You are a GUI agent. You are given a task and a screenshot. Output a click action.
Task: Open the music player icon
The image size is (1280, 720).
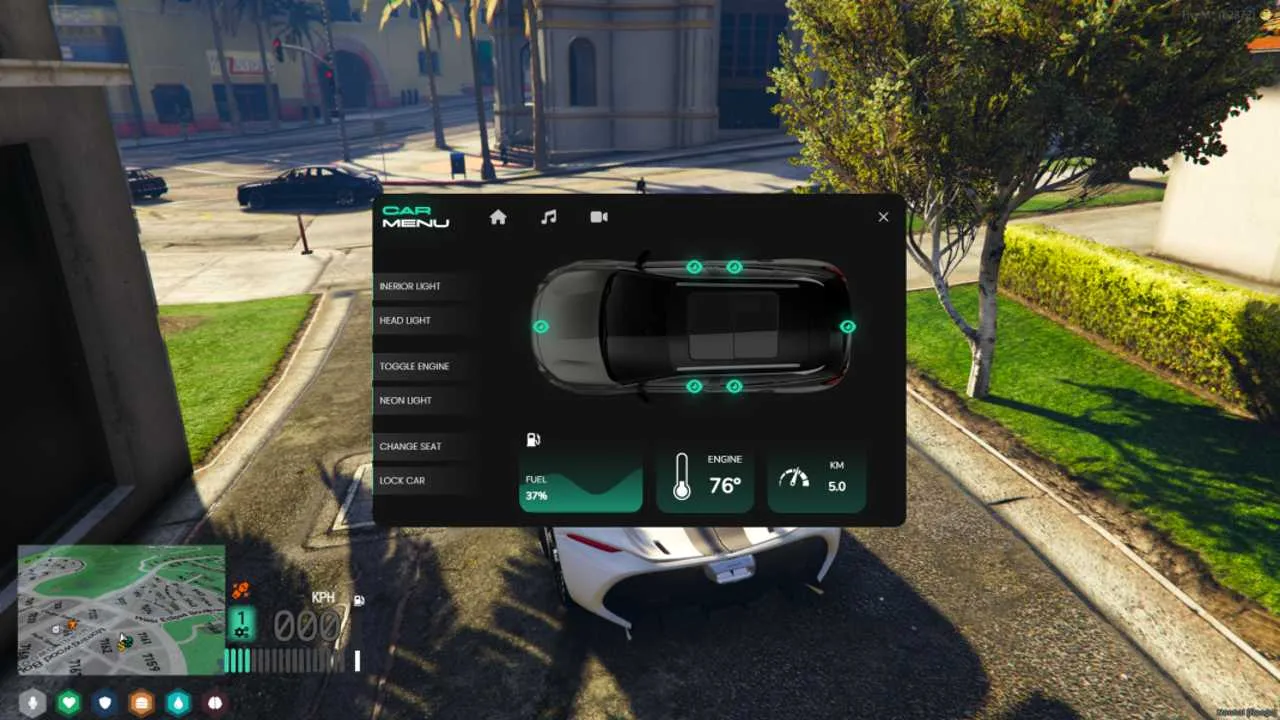coord(548,217)
